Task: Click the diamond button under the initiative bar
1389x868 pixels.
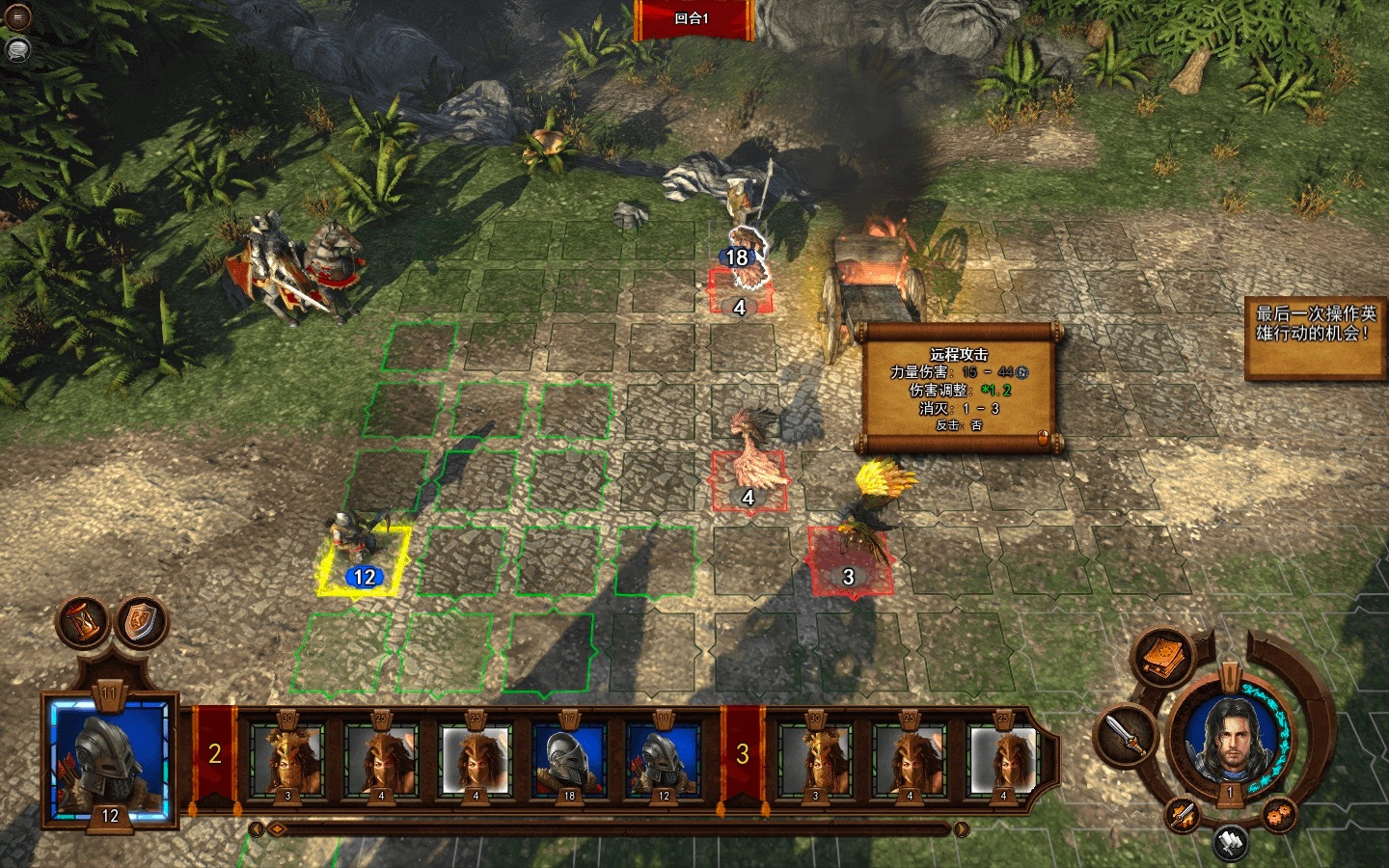Action: coord(276,829)
